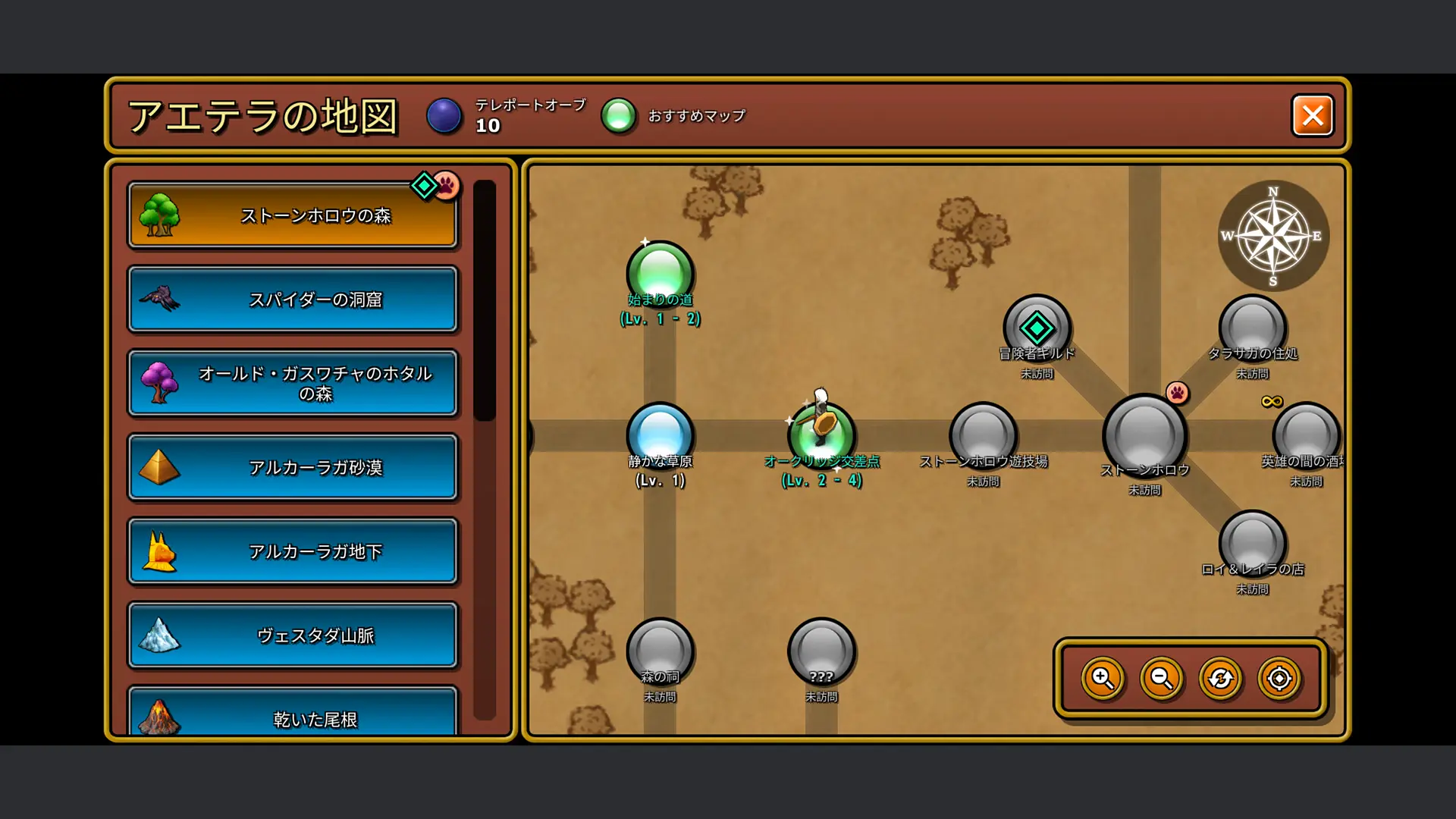
Task: Select the ストーンホロウ遊技場 node
Action: pos(983,435)
